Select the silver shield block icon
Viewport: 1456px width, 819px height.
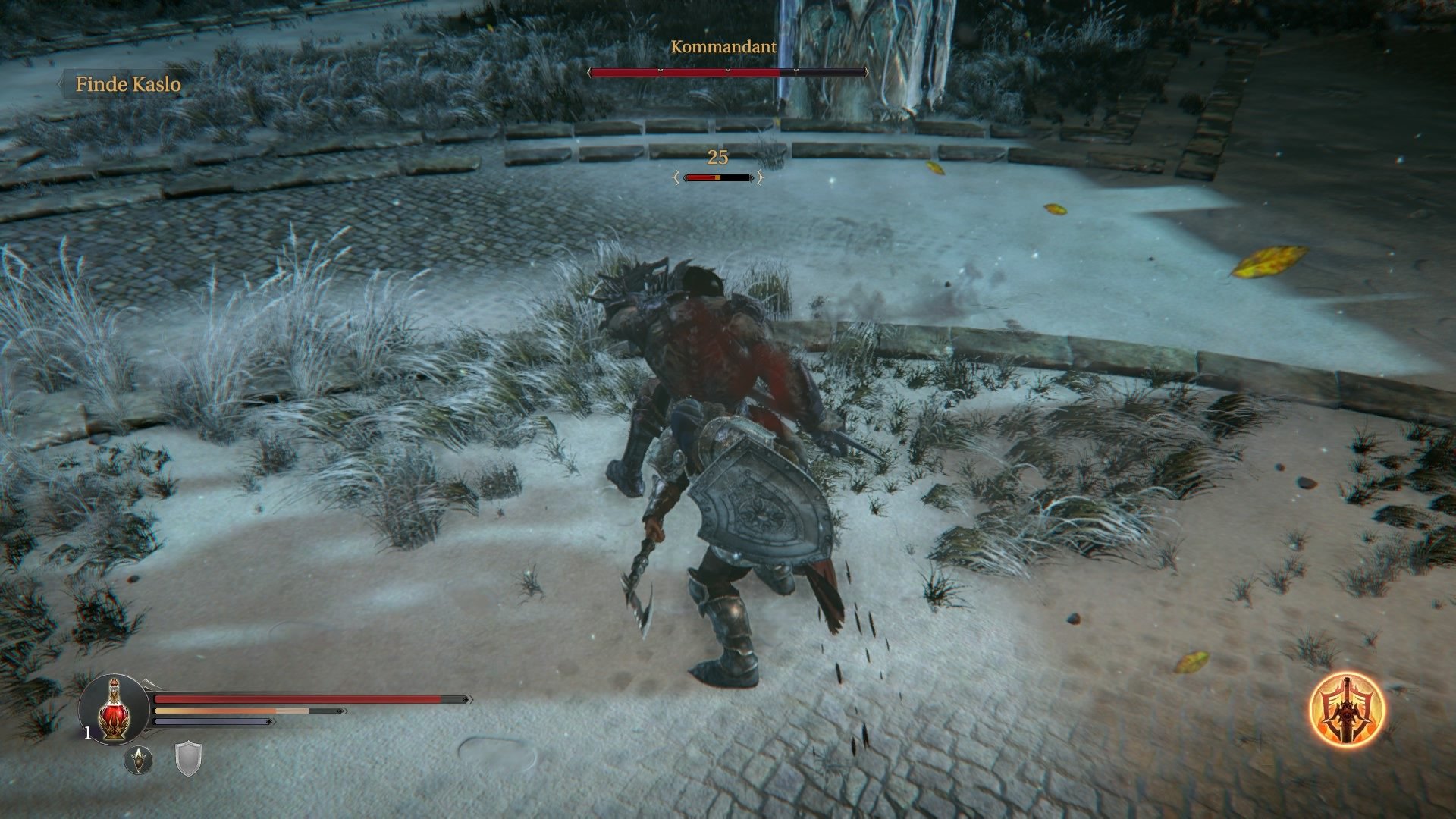point(189,759)
